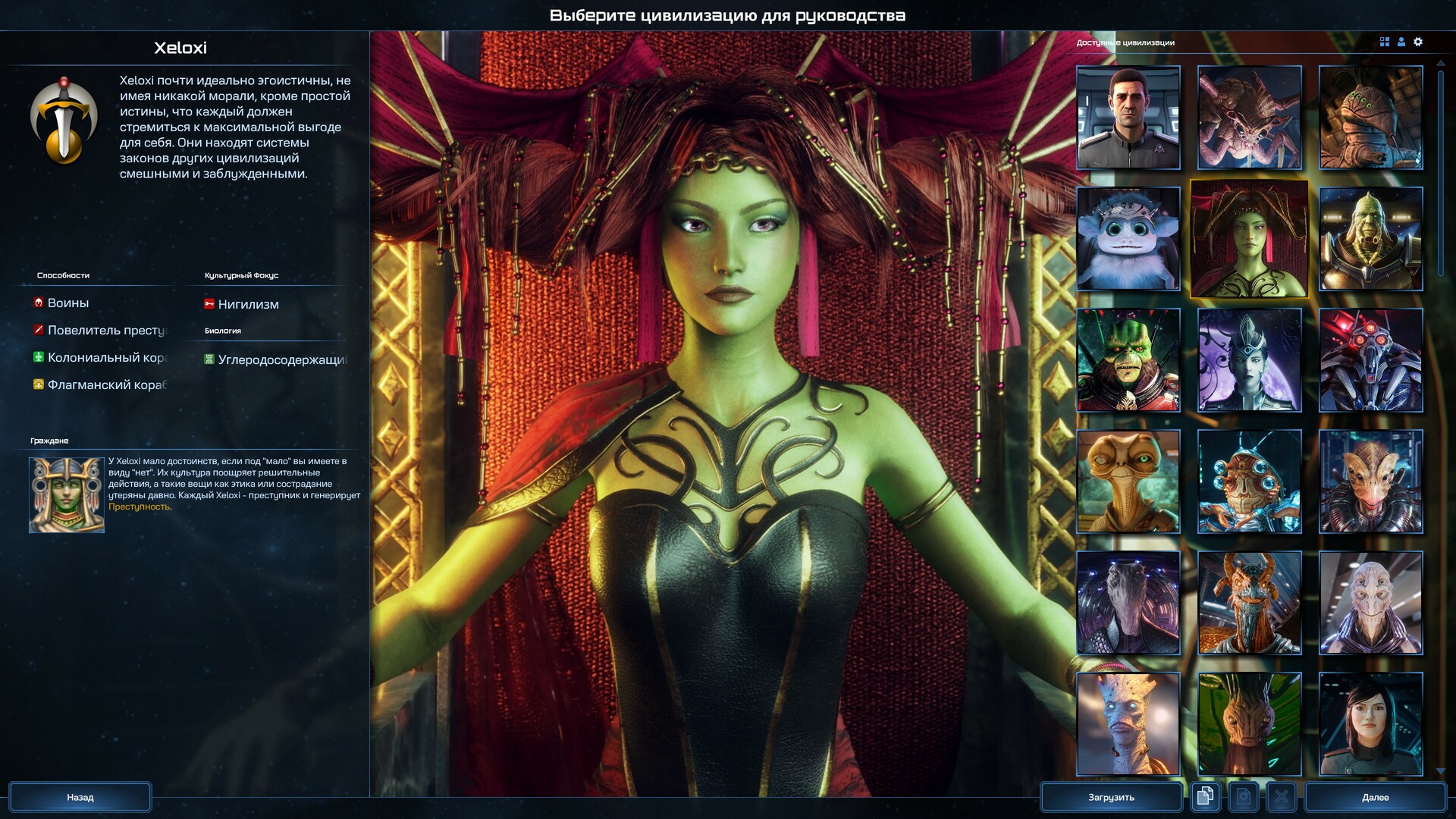
Task: Click the Углеродосодержащий biology icon
Action: tap(210, 359)
